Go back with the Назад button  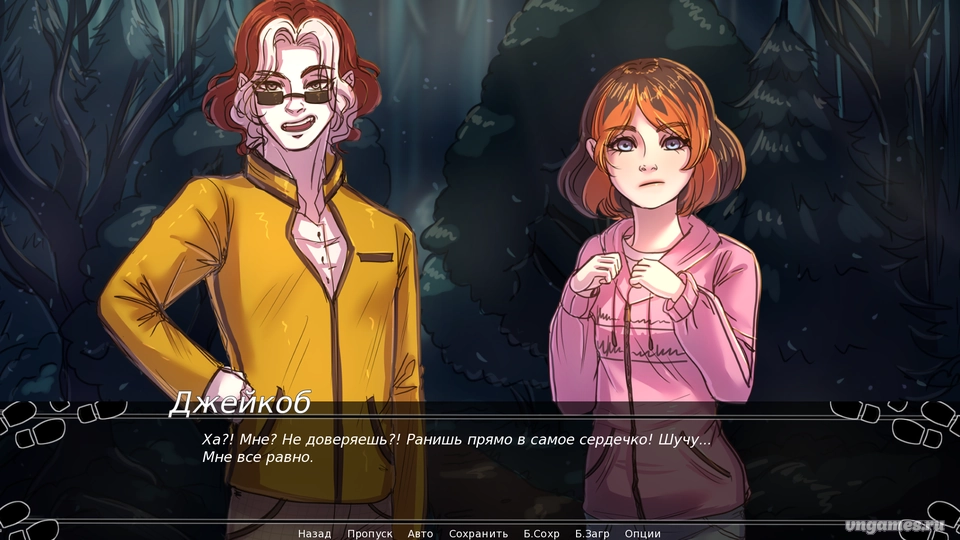[x=314, y=533]
